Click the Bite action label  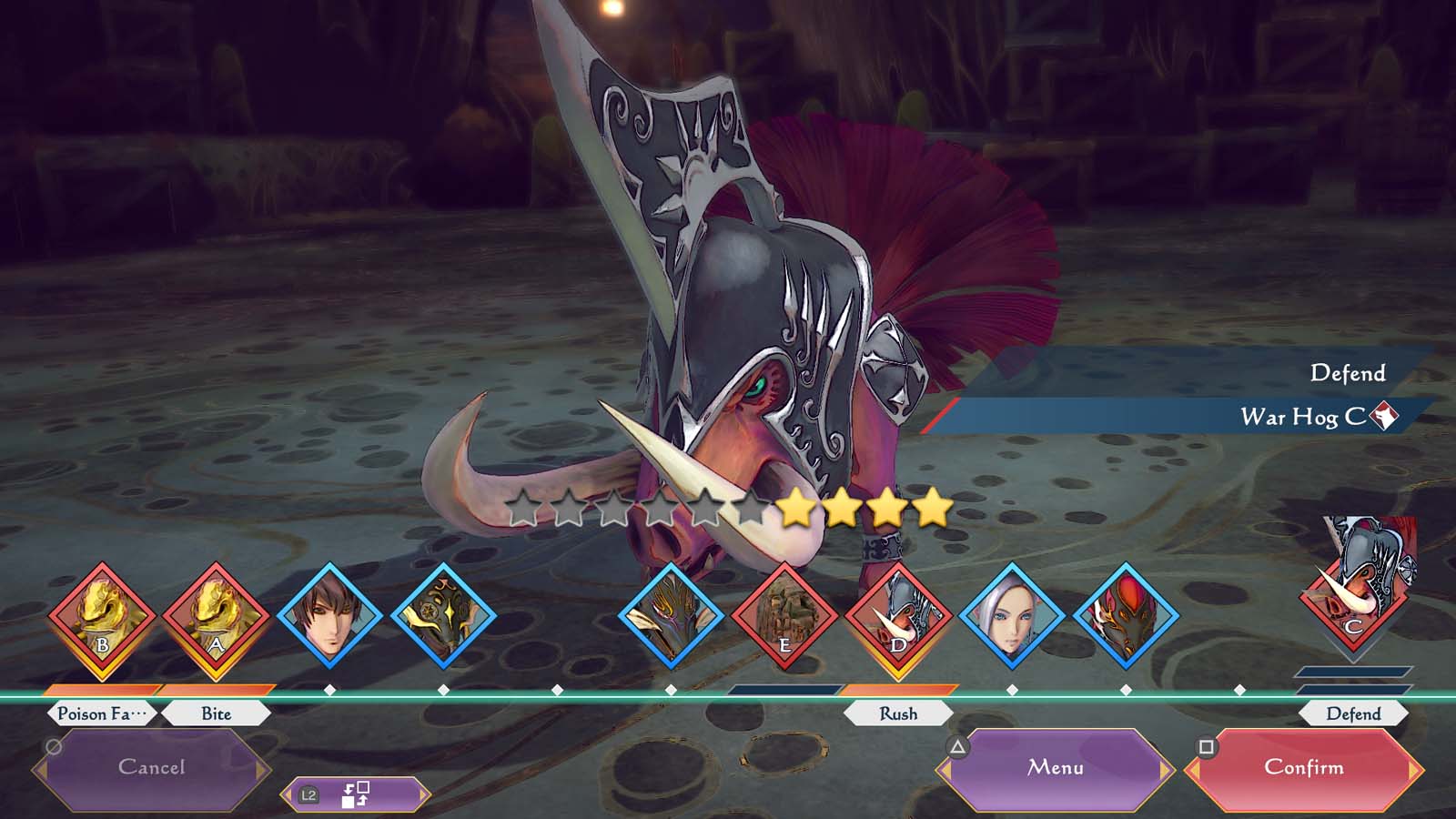pyautogui.click(x=216, y=713)
